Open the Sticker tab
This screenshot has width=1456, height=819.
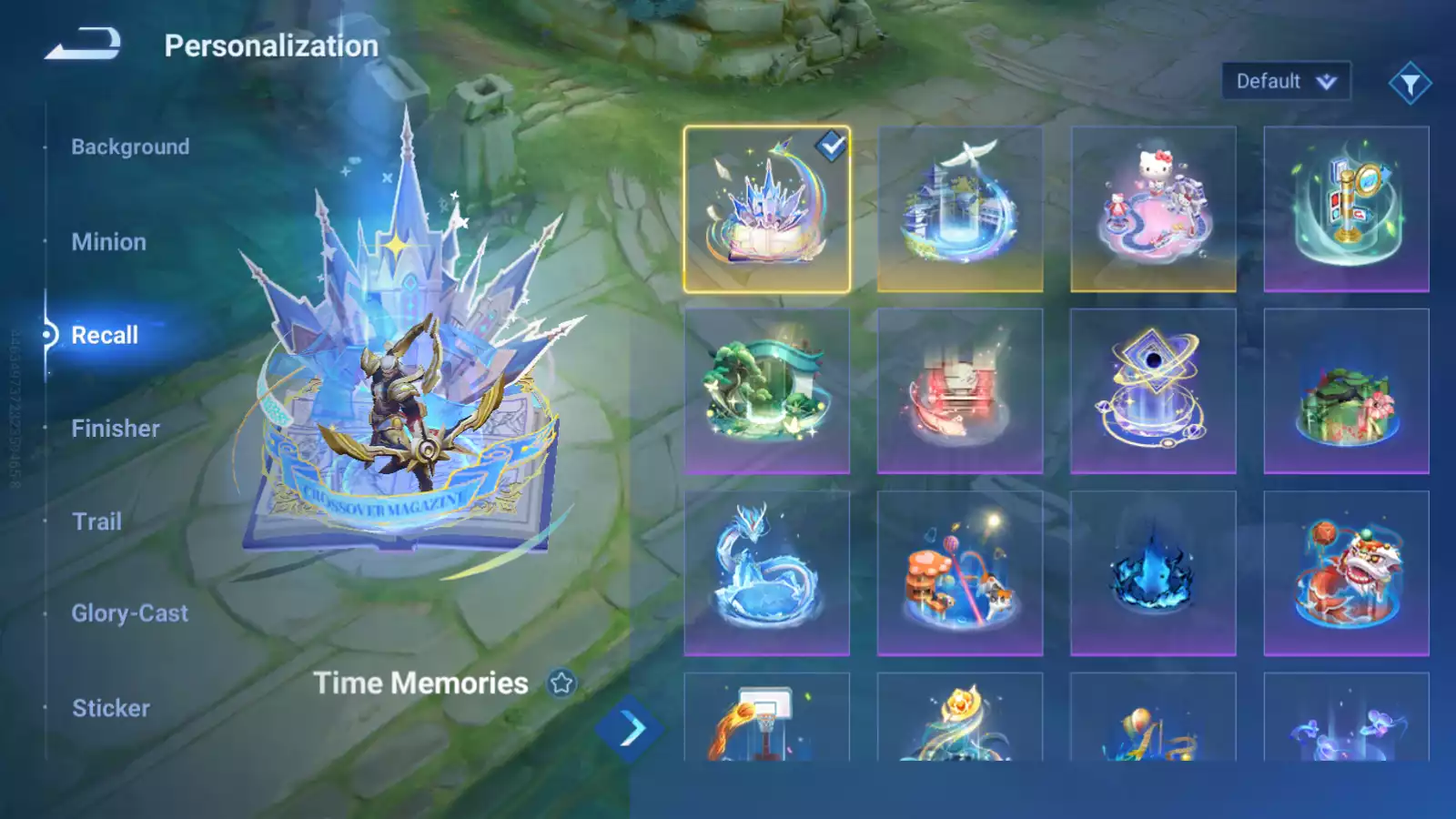click(111, 708)
